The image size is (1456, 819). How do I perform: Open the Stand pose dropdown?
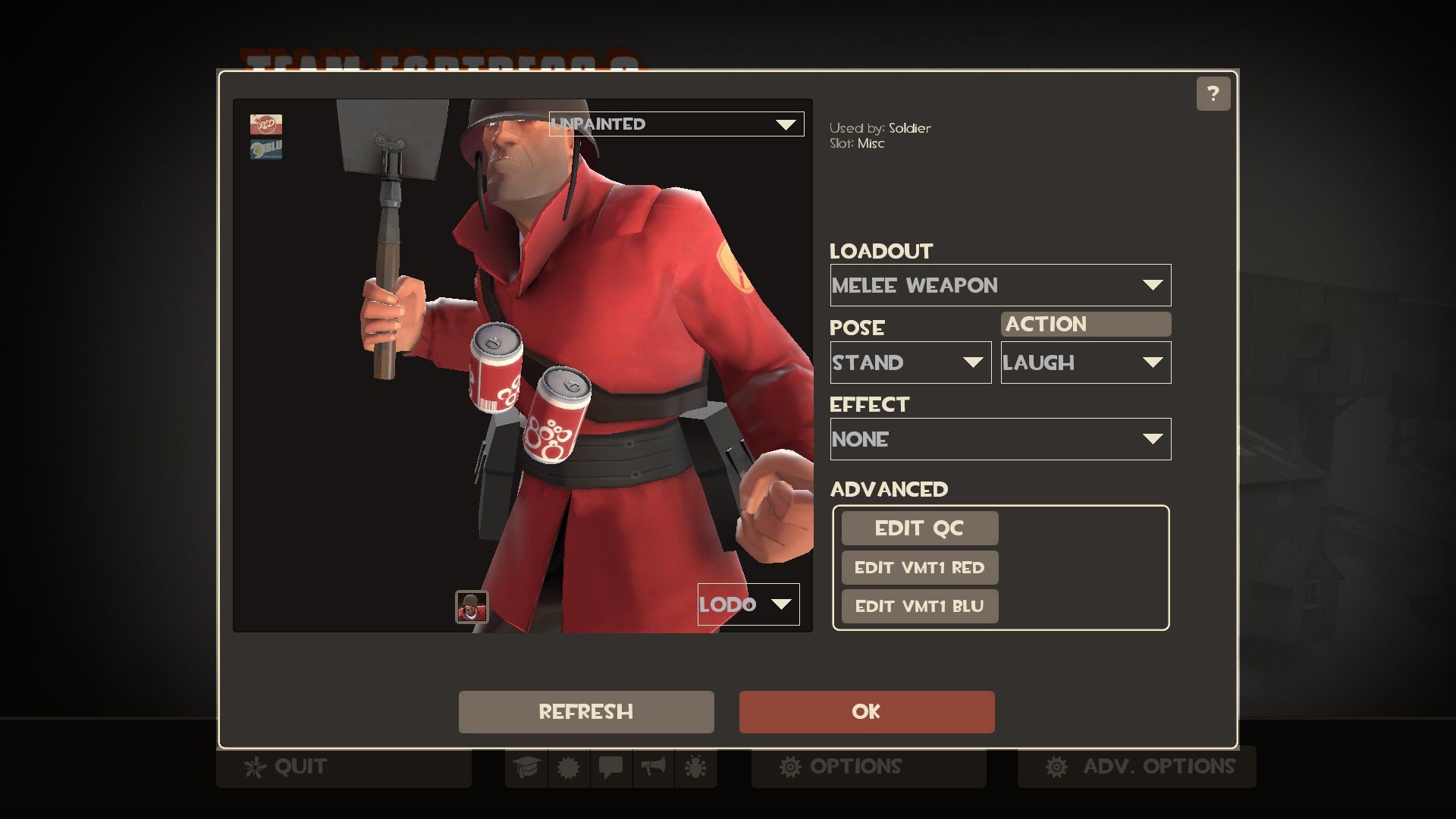[910, 362]
